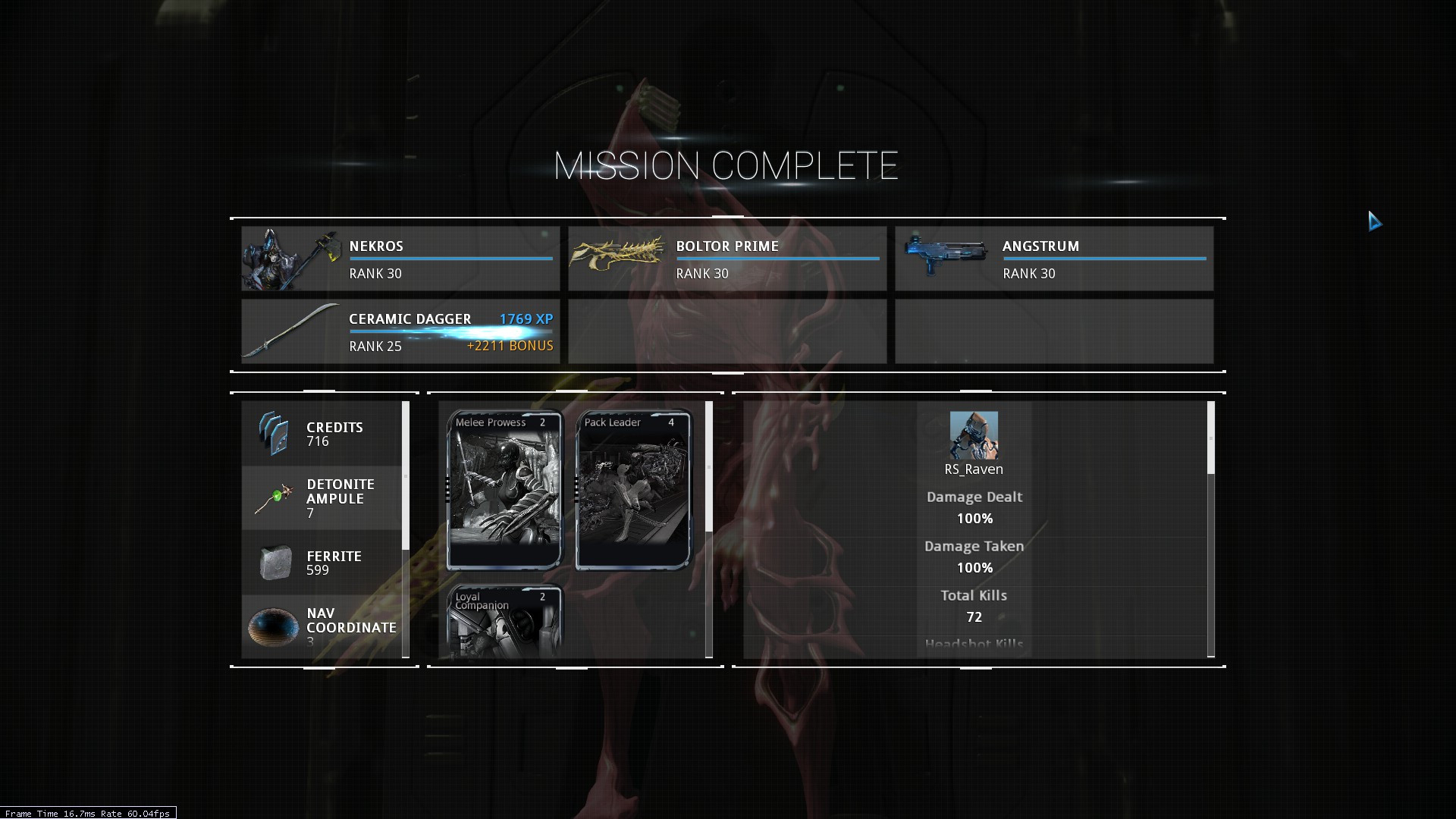Select the Detonite Ampule reward row
The image size is (1456, 819).
(322, 498)
